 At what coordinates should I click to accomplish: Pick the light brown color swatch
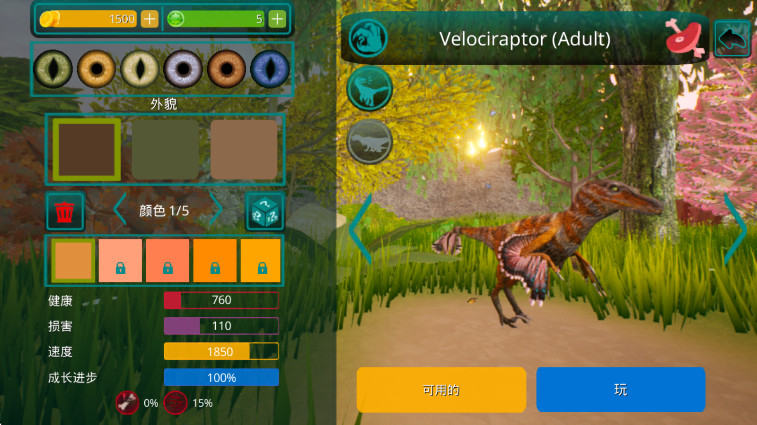(x=244, y=149)
